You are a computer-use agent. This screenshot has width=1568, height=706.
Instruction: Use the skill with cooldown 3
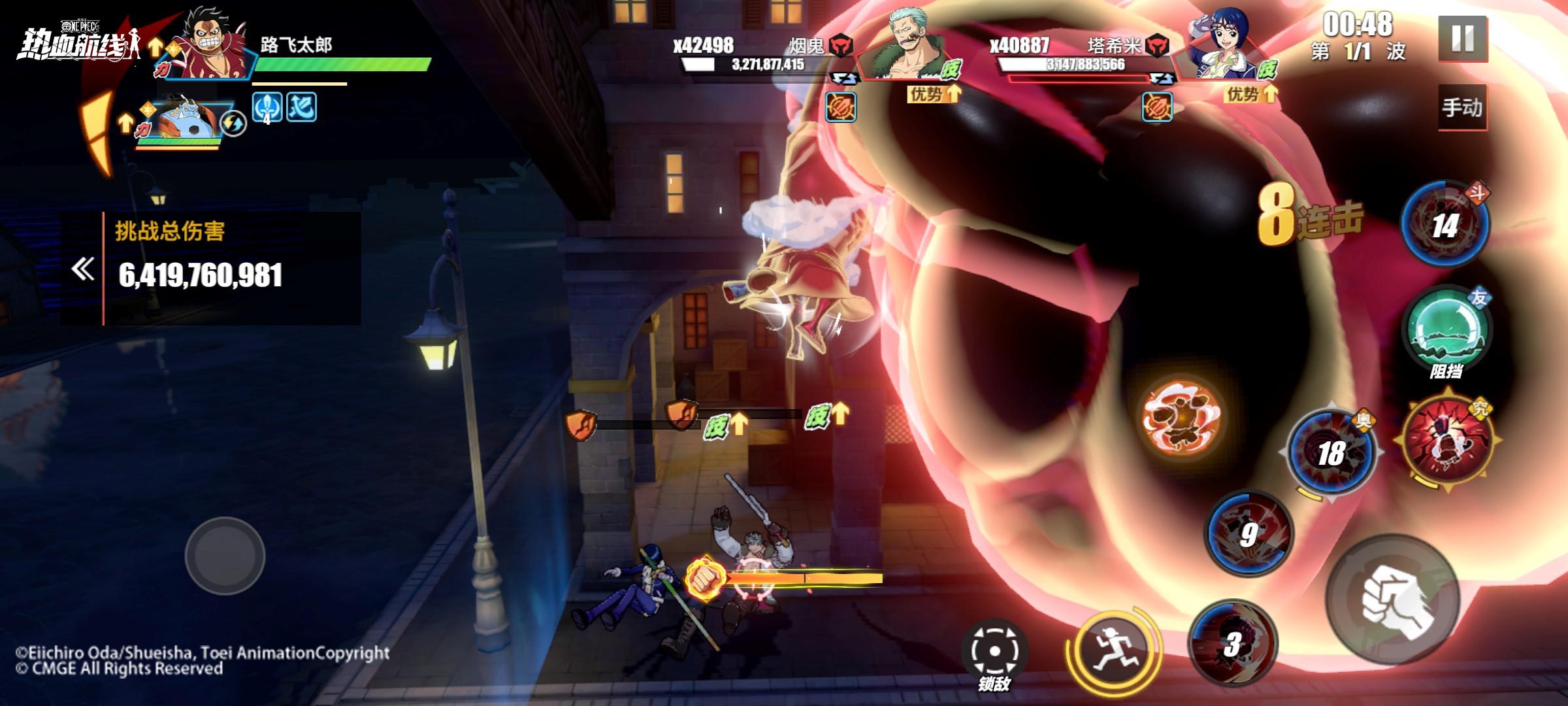point(1232,644)
